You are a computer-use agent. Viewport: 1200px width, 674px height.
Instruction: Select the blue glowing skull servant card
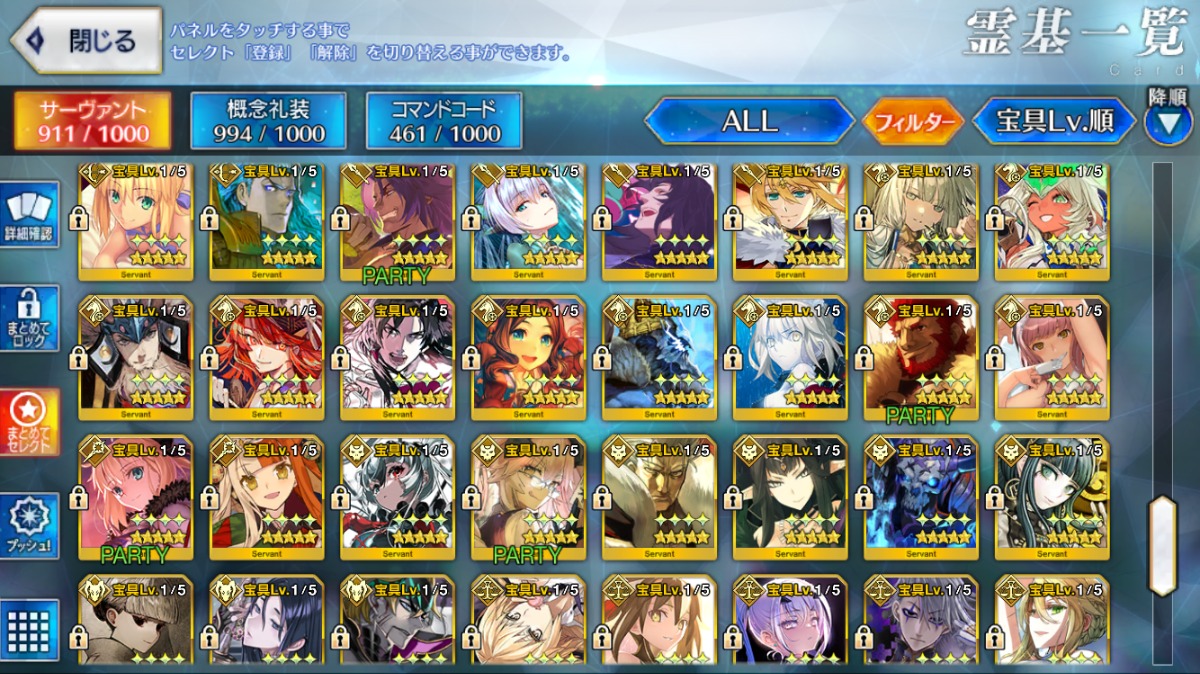click(x=921, y=495)
